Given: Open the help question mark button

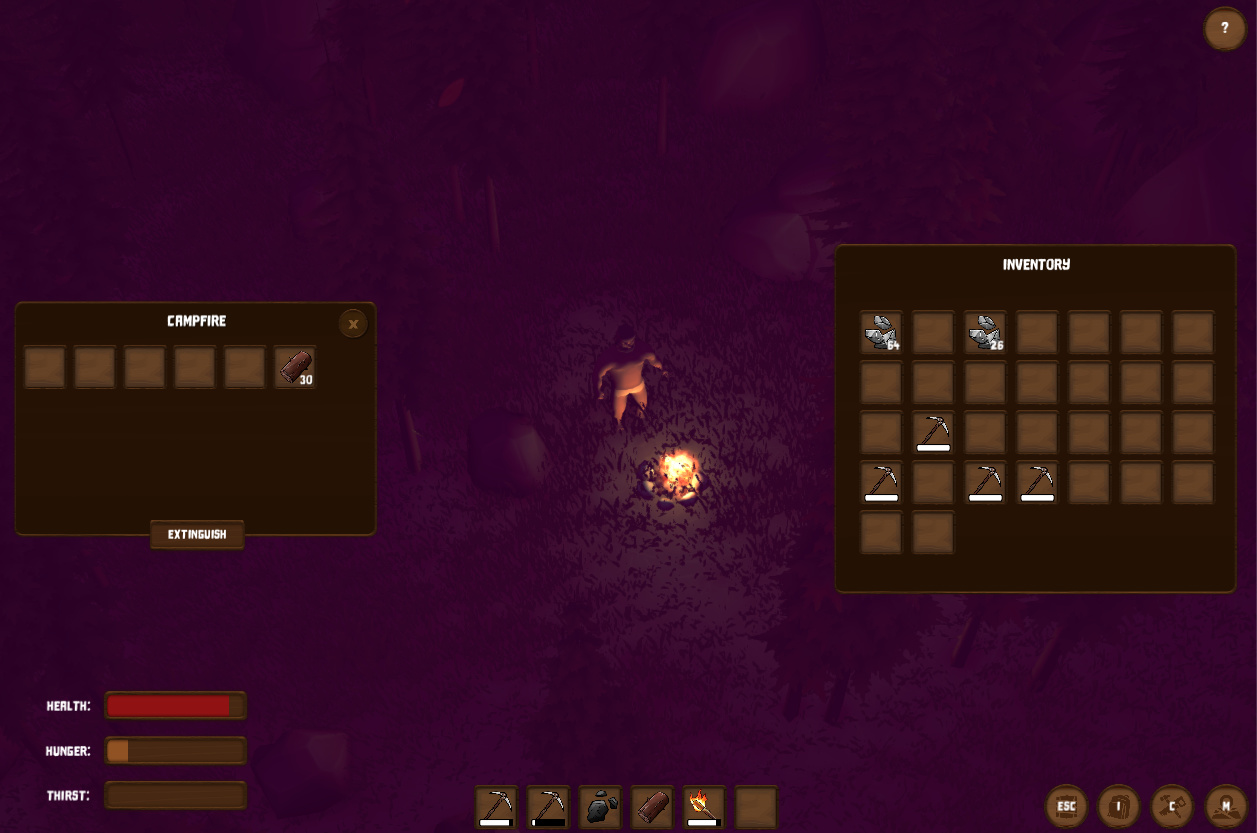Looking at the screenshot, I should point(1224,28).
